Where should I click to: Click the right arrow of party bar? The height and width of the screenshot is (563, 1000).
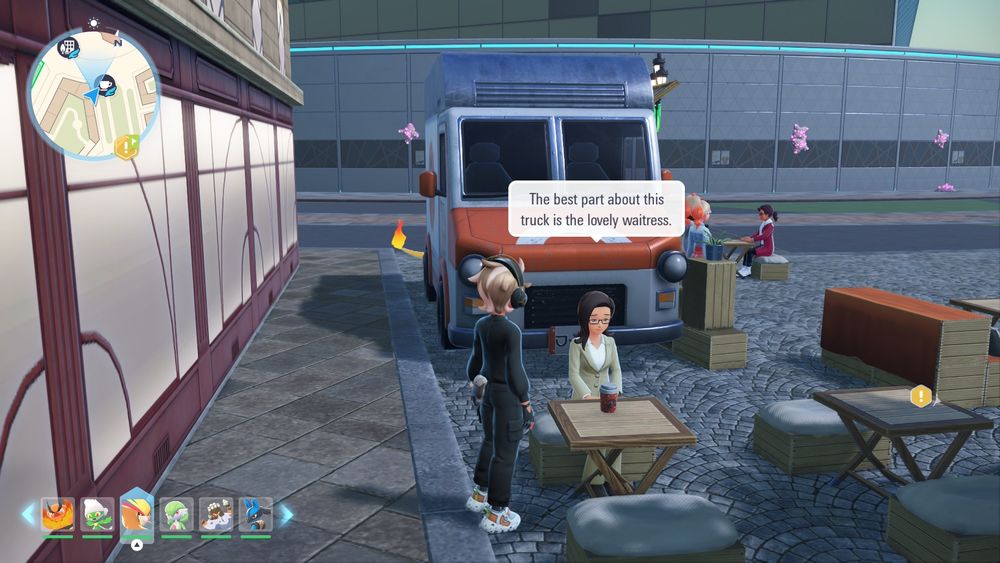click(x=286, y=515)
